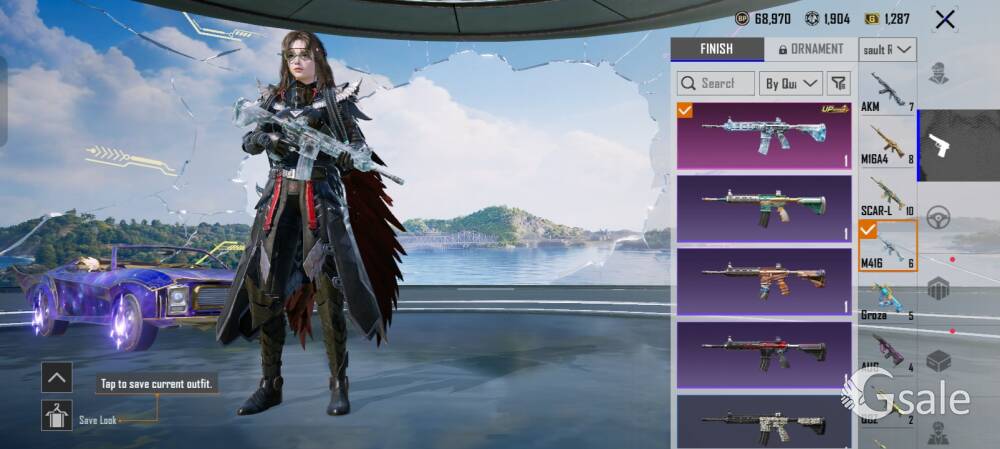Select the black and red M416 finish
This screenshot has width=1000, height=449.
[764, 354]
